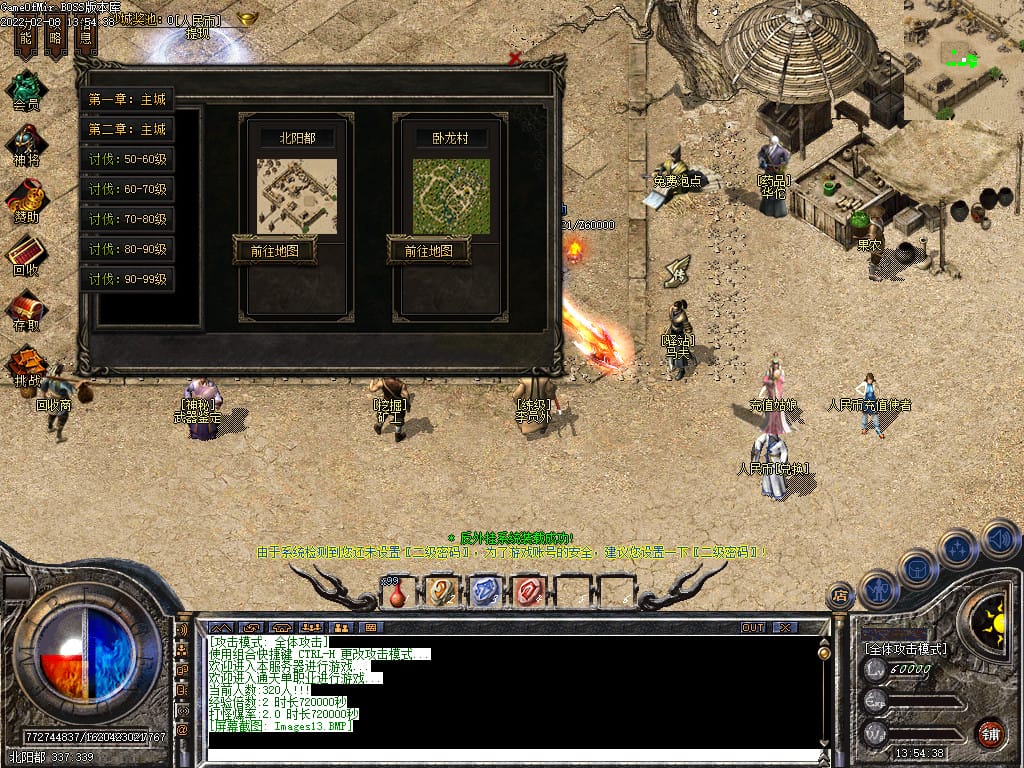Switch to 讨伐：90-99级 category

tap(127, 278)
